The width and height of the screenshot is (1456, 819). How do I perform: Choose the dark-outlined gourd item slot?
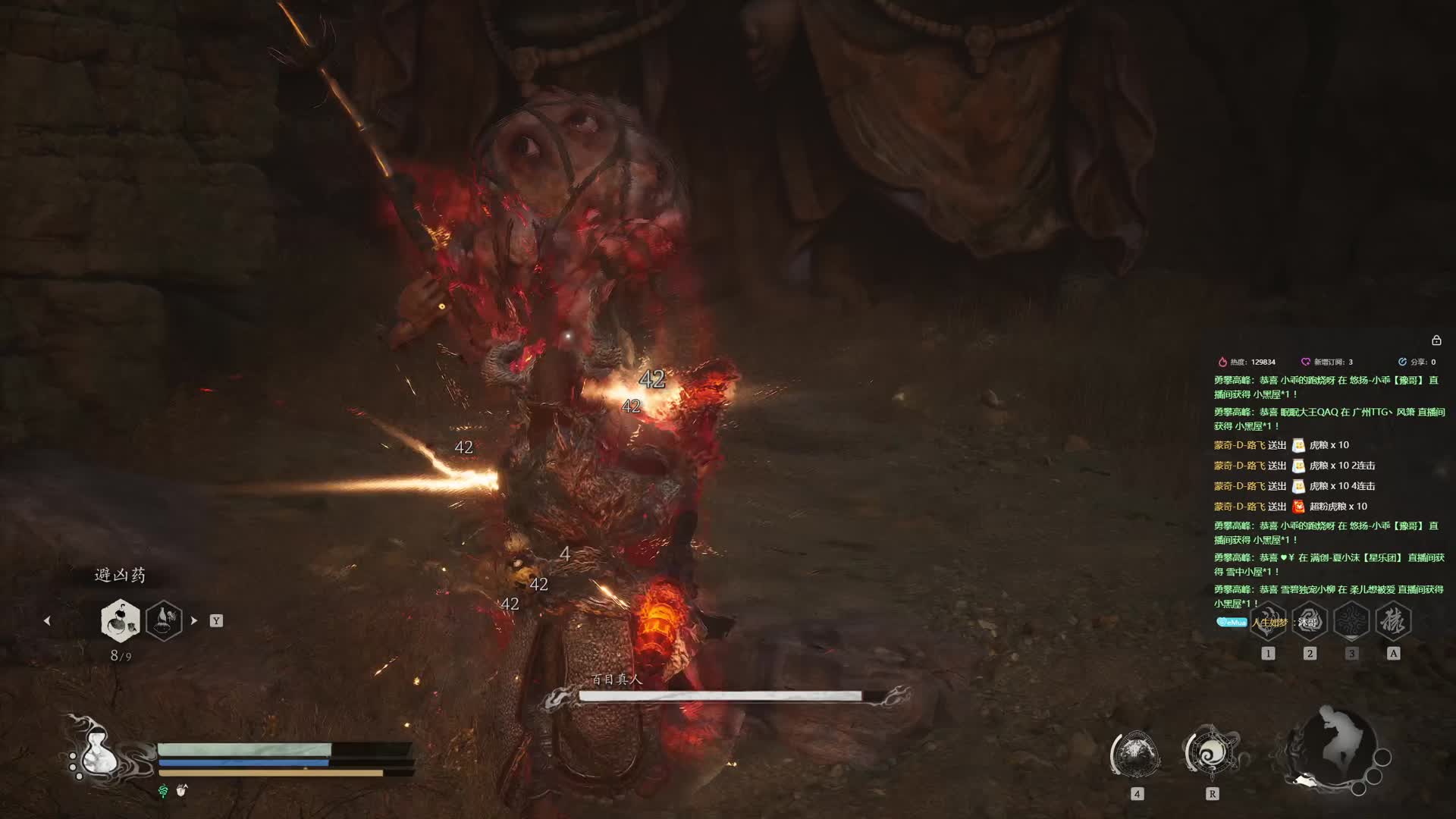pos(164,620)
